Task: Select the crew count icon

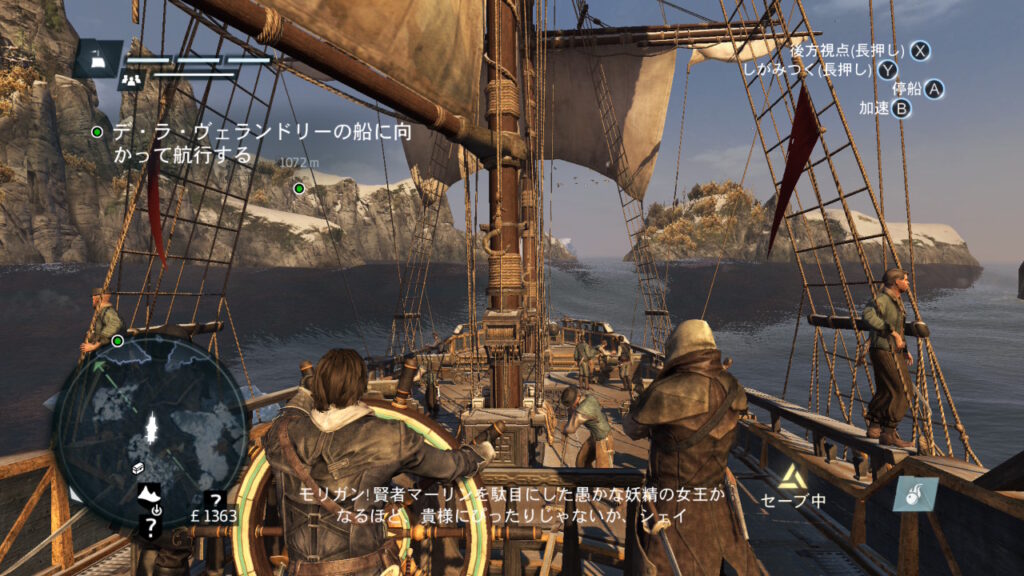Action: click(x=131, y=78)
